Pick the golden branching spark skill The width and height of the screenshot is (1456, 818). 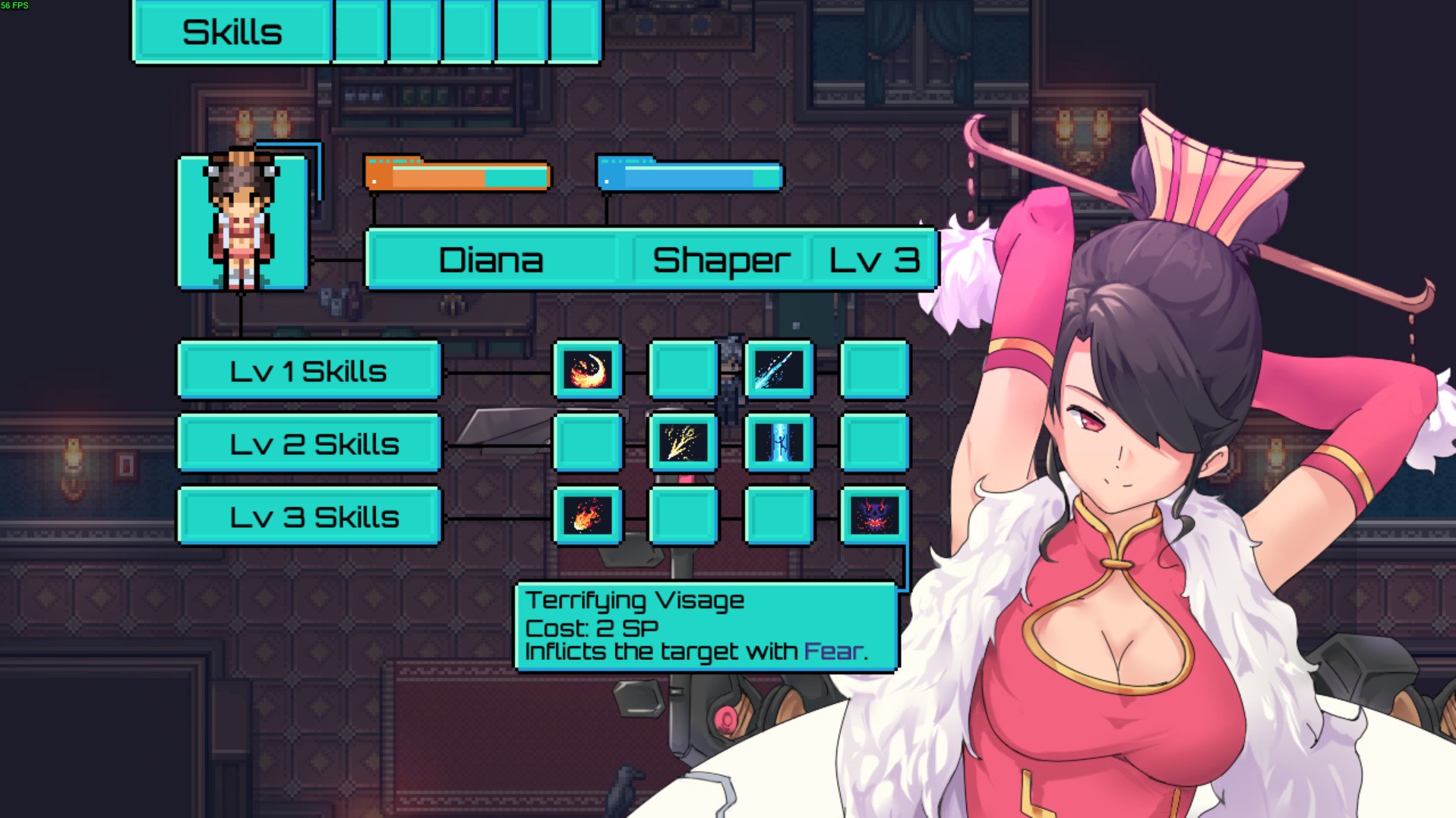click(x=683, y=443)
